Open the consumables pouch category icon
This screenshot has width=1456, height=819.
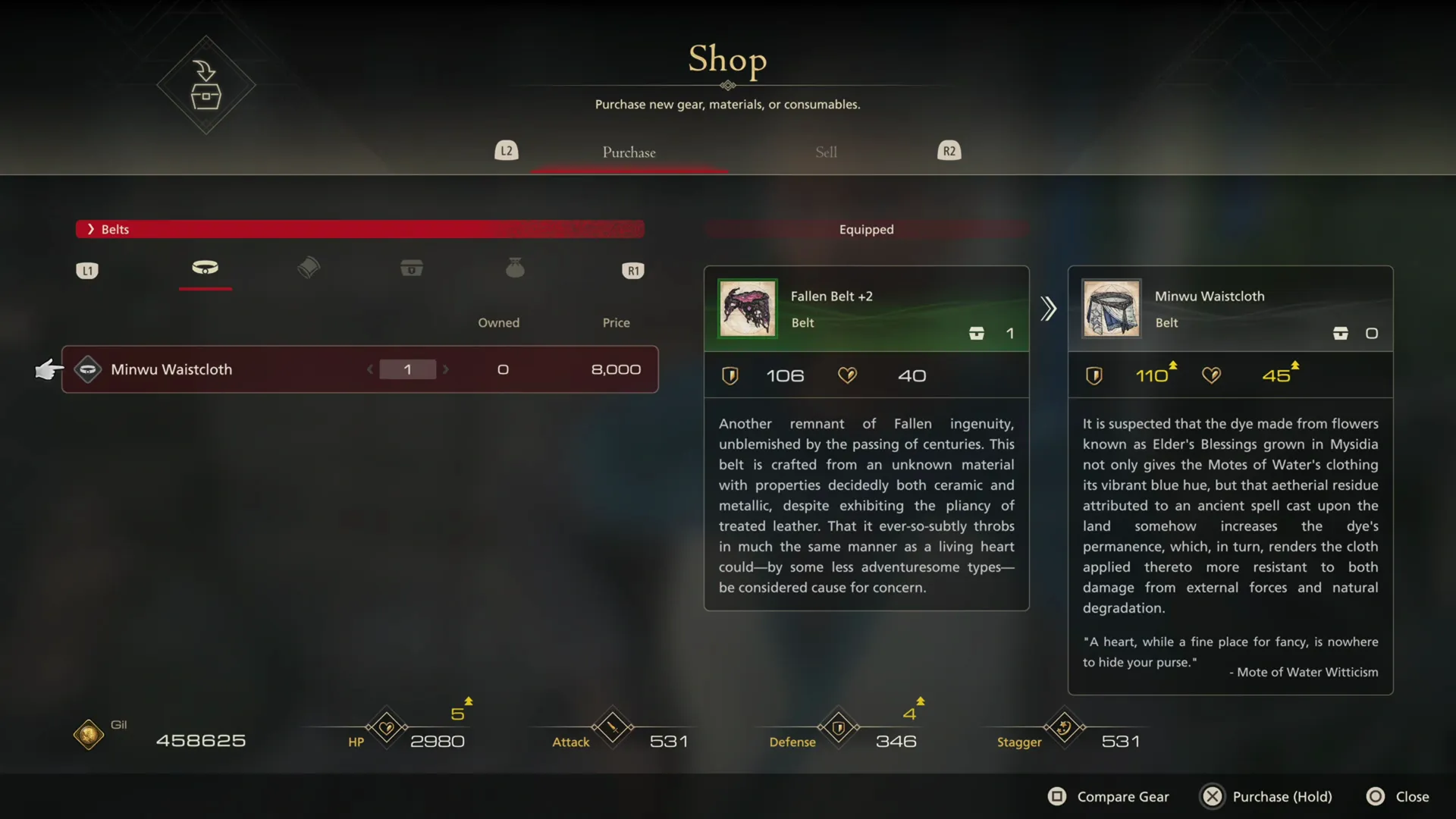[x=516, y=268]
